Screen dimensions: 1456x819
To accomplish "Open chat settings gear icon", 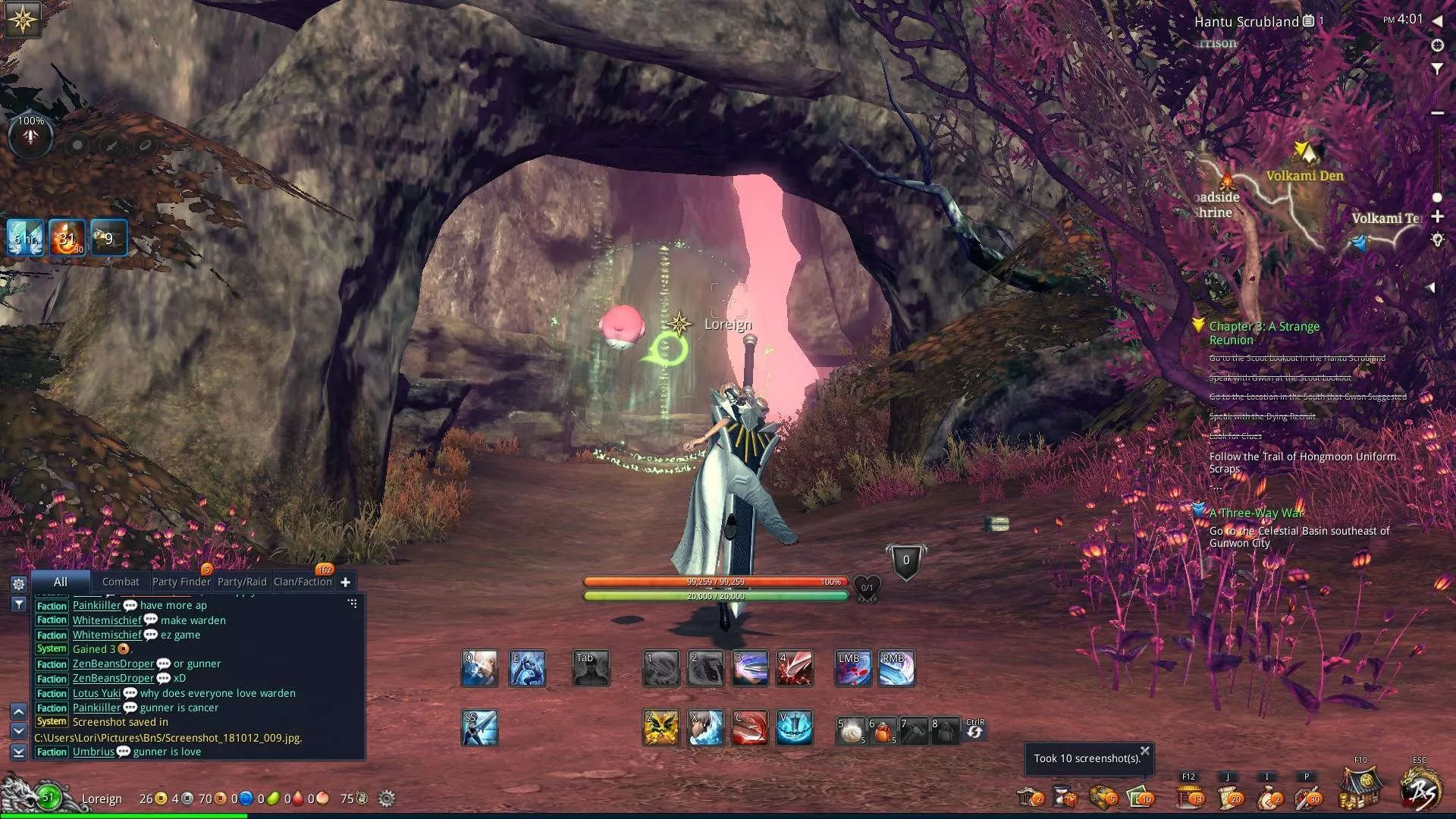I will [19, 584].
